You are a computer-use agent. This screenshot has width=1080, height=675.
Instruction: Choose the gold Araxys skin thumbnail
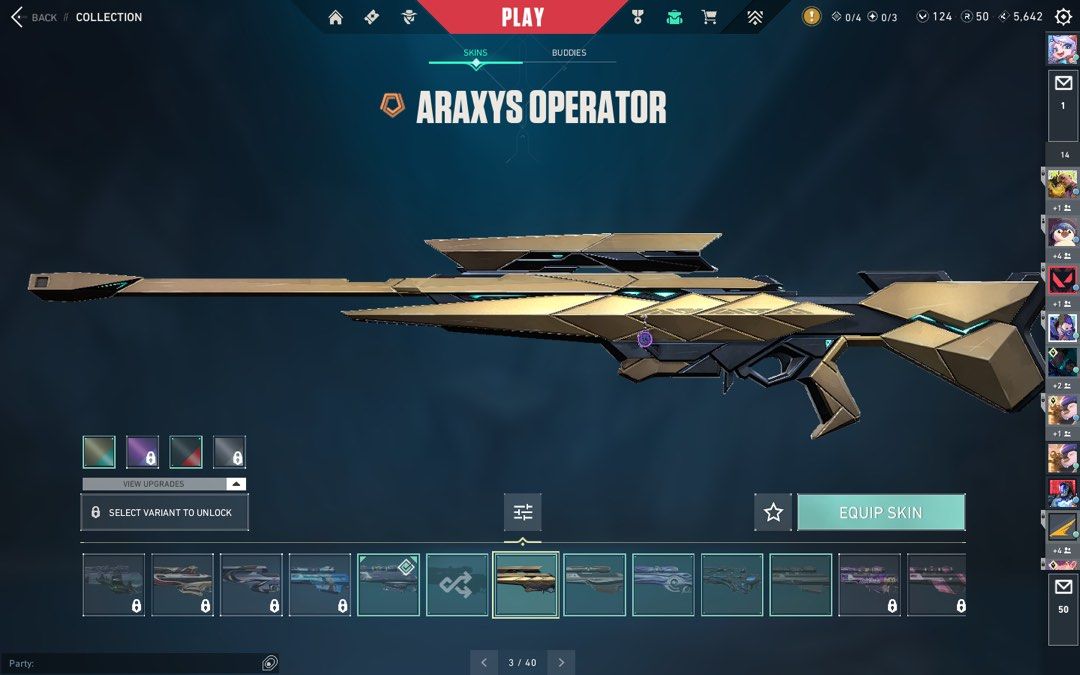coord(525,585)
